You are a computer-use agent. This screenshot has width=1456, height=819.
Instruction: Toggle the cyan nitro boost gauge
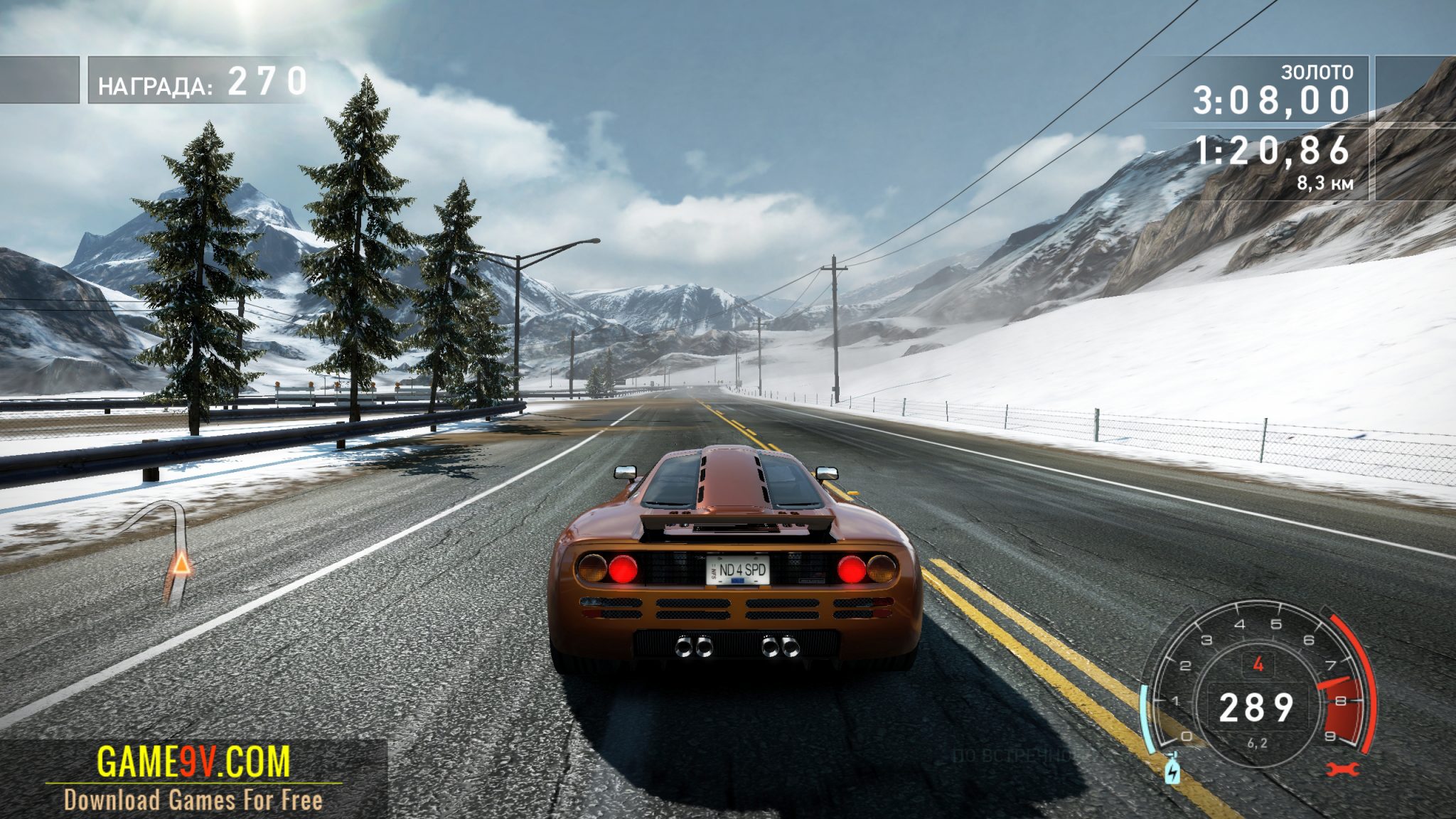(1147, 716)
